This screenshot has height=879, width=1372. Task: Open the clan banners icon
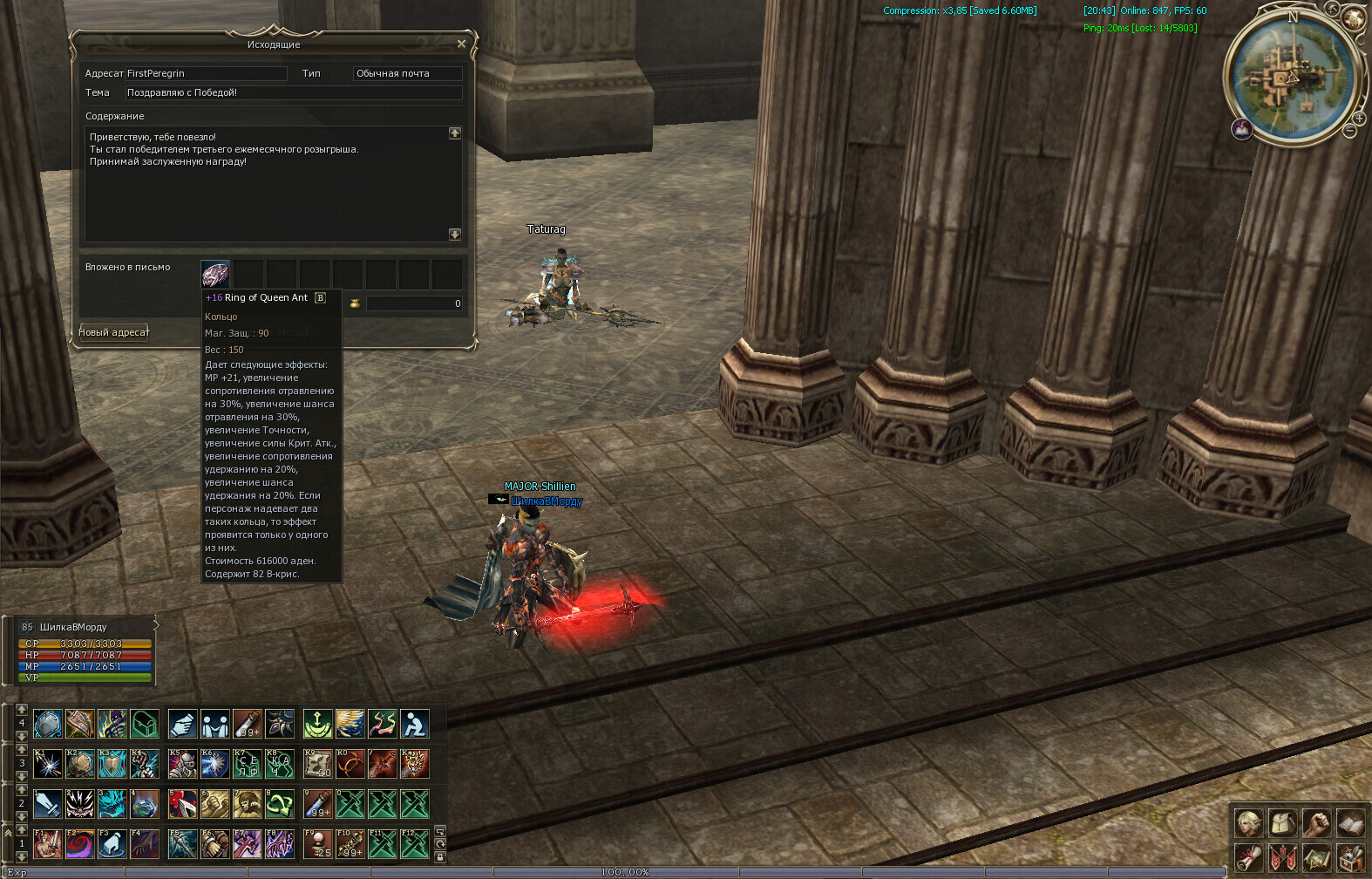coord(1282,857)
